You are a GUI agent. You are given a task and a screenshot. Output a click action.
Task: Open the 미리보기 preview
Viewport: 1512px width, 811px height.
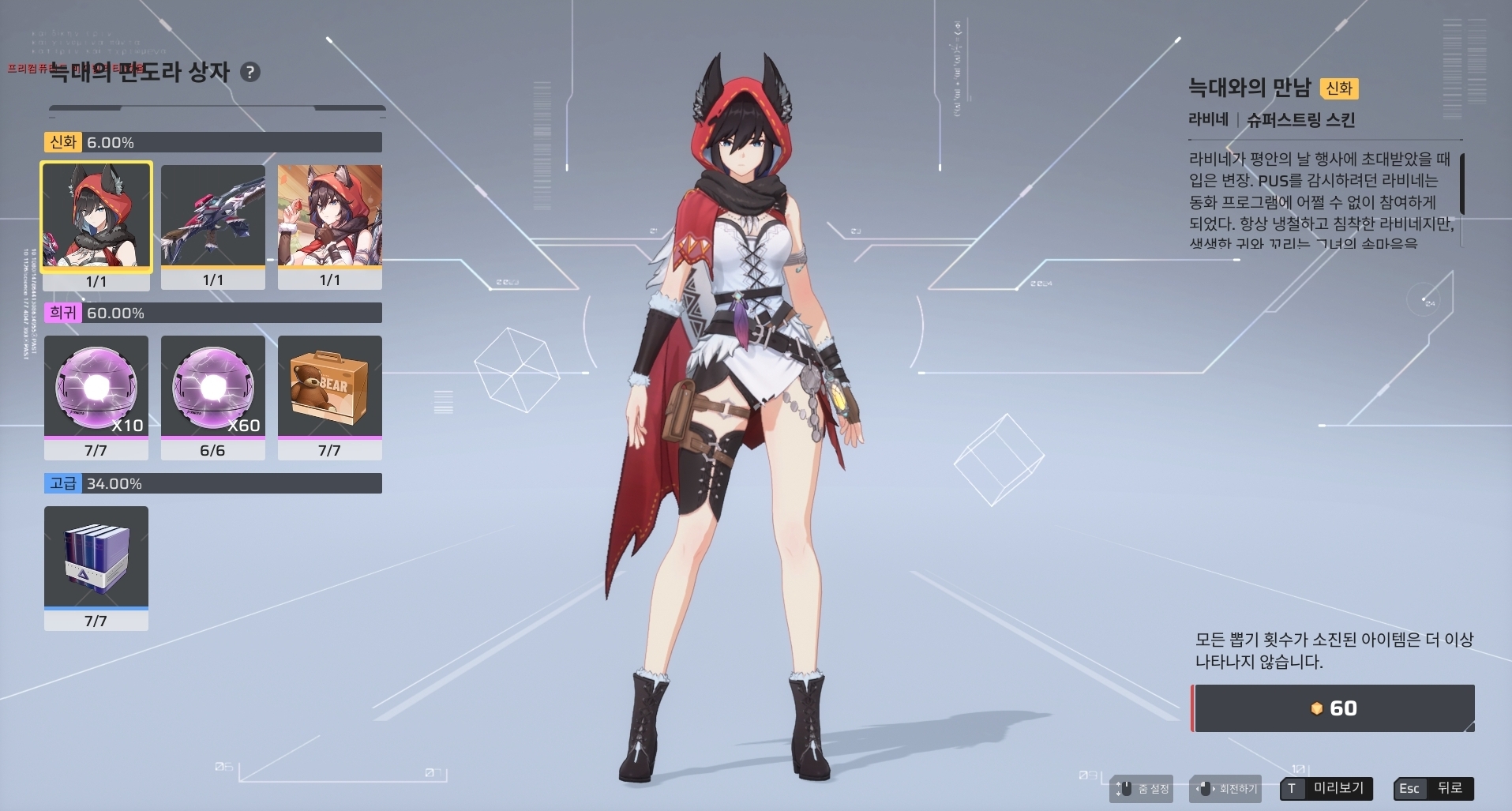(1326, 788)
